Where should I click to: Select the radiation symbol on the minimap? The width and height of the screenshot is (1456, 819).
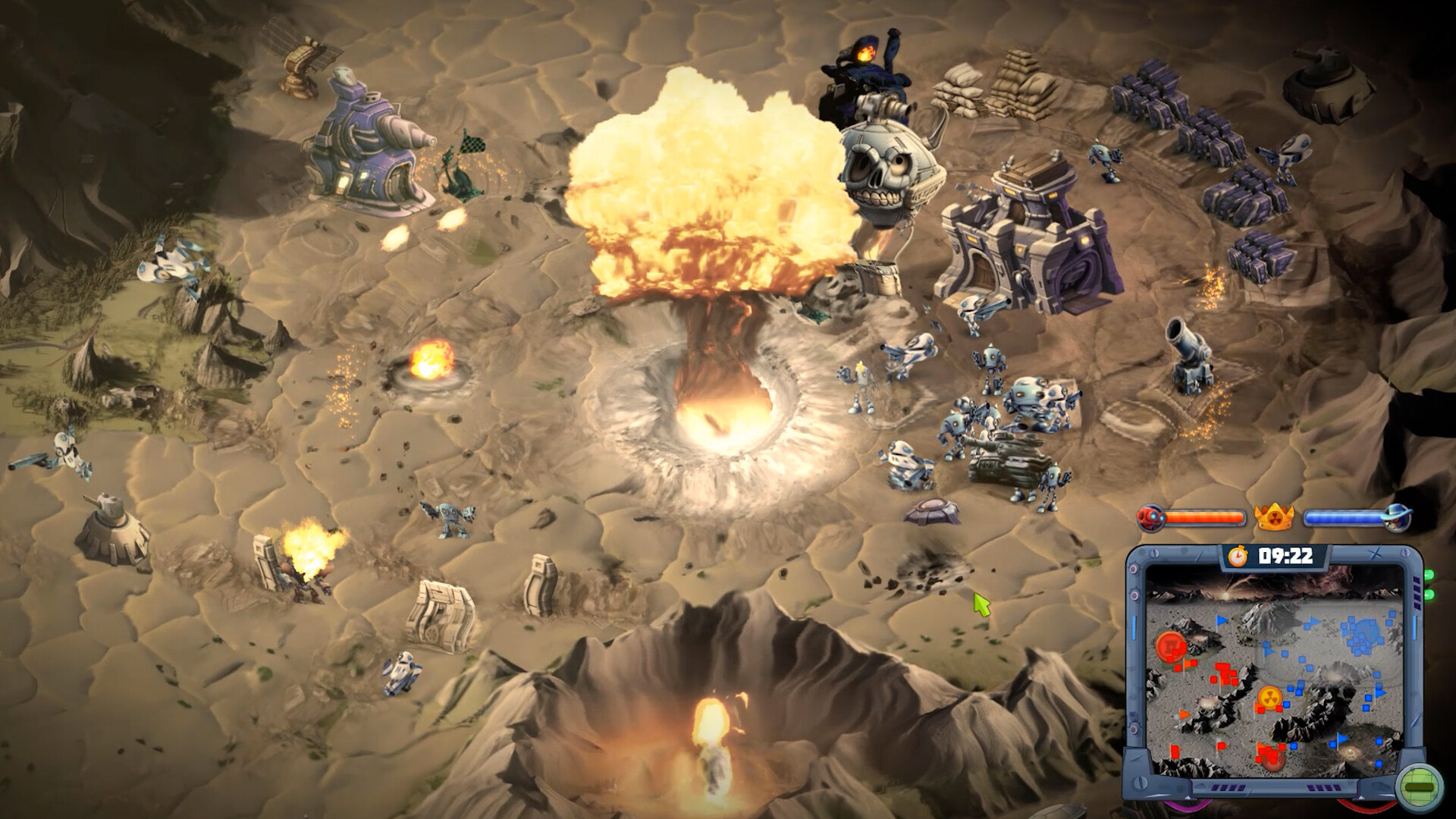(1270, 698)
